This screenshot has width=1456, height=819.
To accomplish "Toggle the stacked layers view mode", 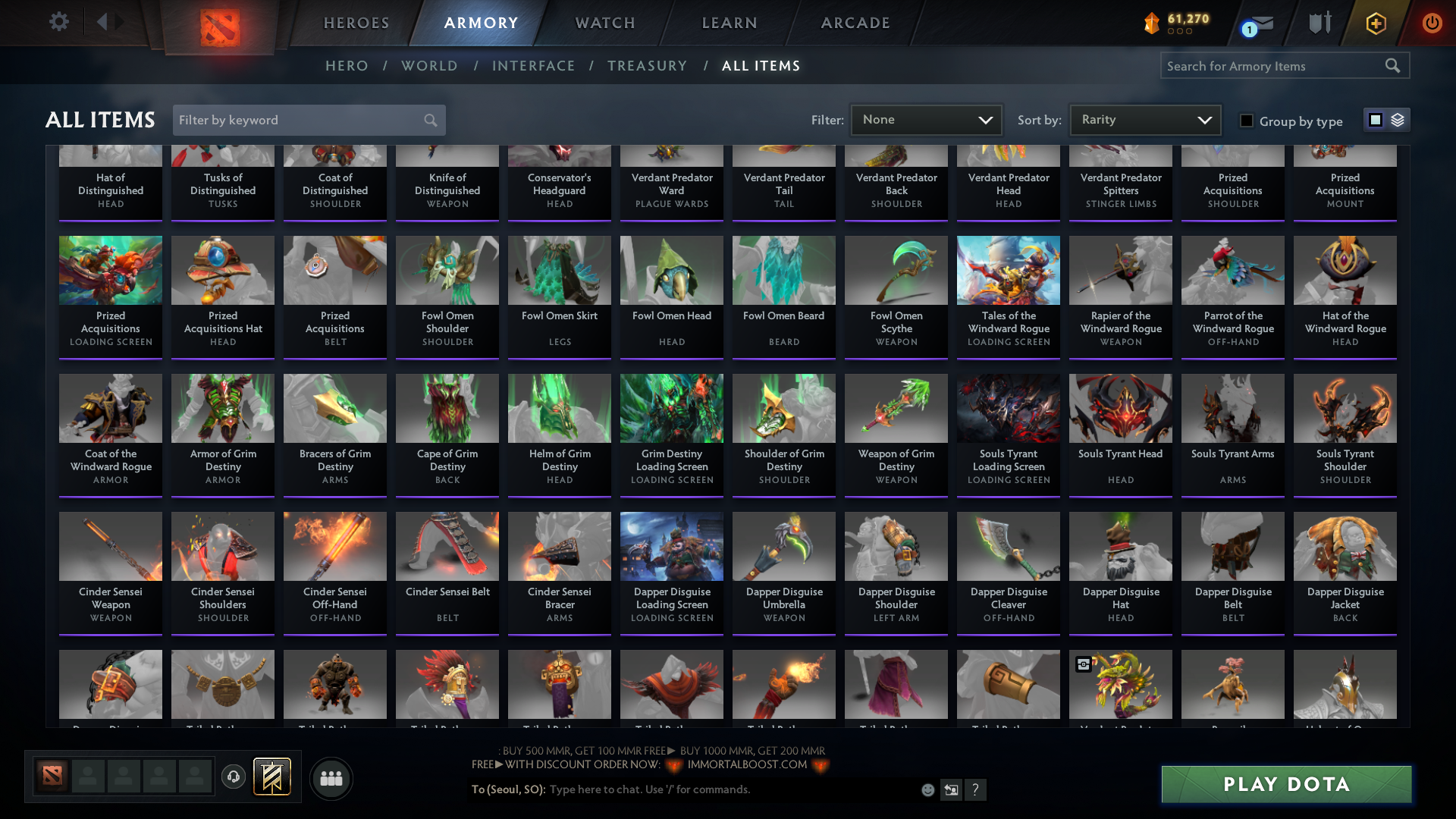I will [x=1398, y=119].
